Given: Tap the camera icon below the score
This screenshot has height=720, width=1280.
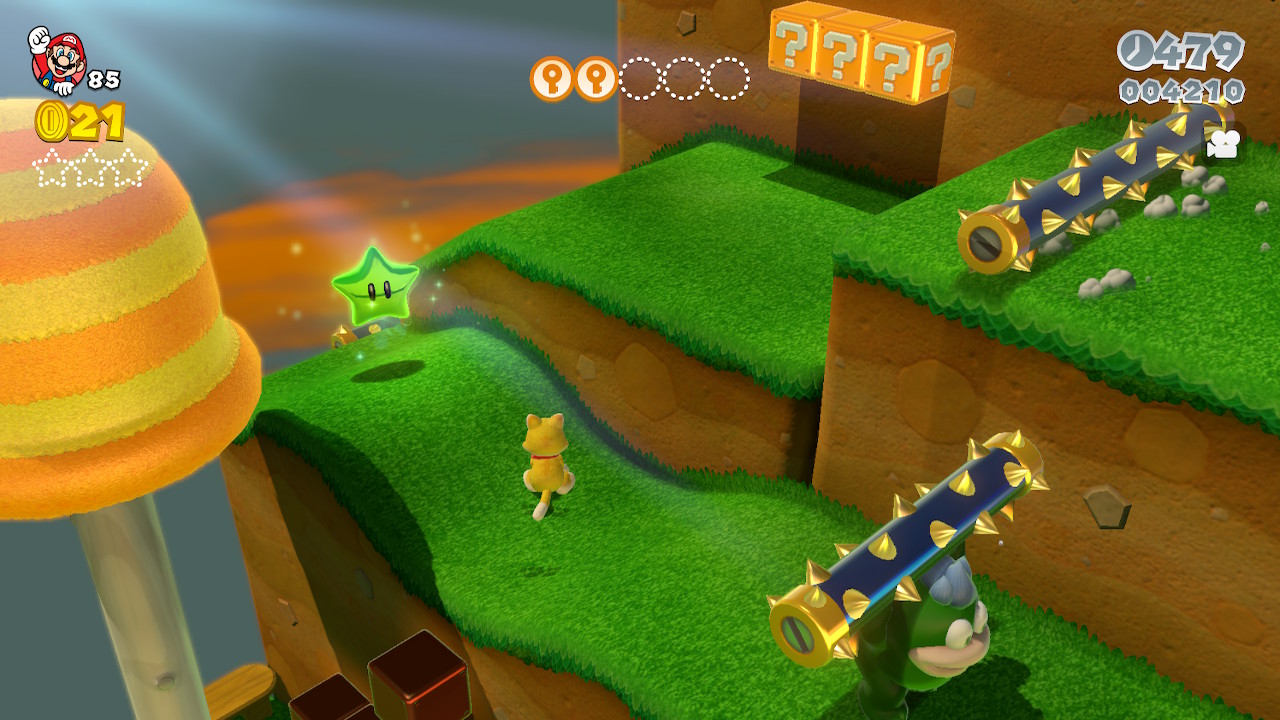Looking at the screenshot, I should 1222,143.
